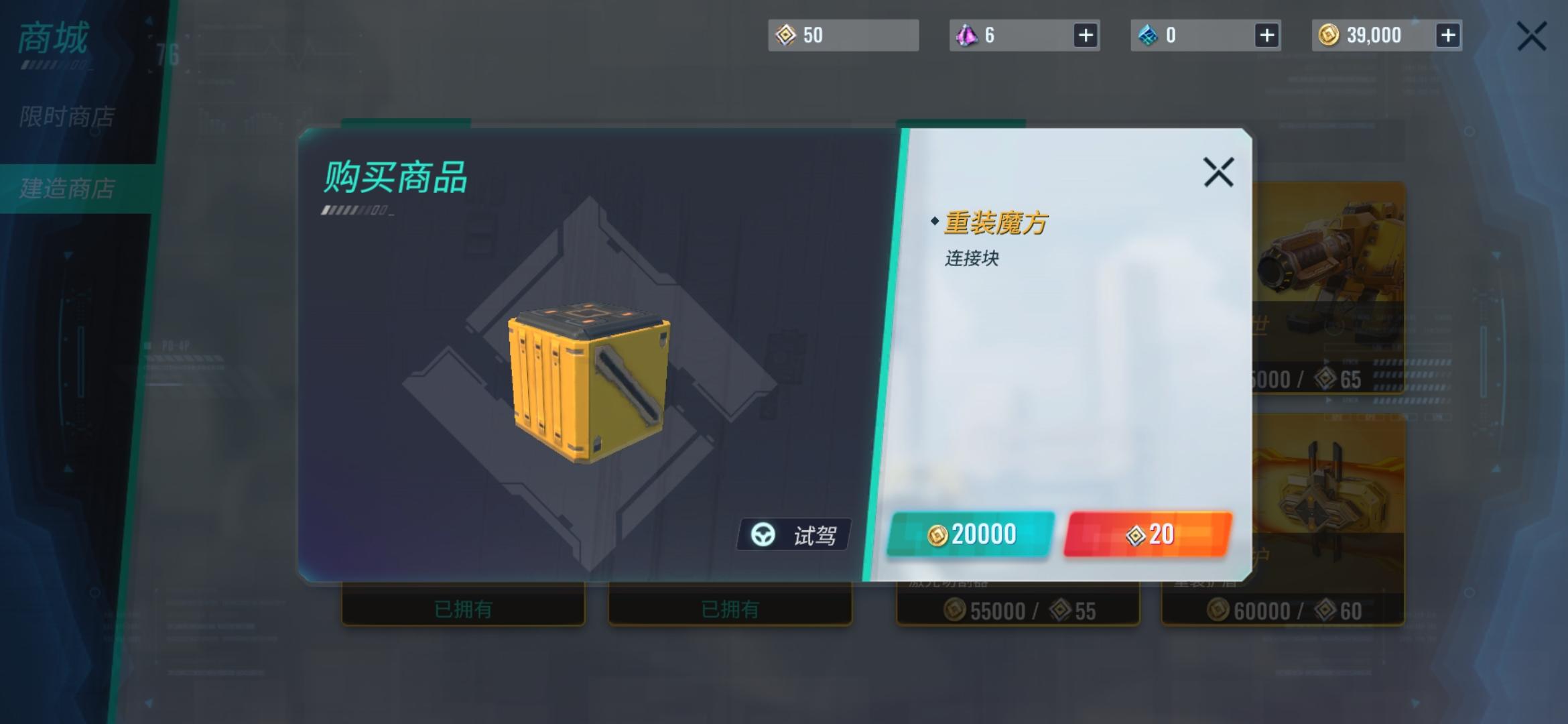Close the 购买商品 purchase dialog
Viewport: 1568px width, 724px height.
1219,172
